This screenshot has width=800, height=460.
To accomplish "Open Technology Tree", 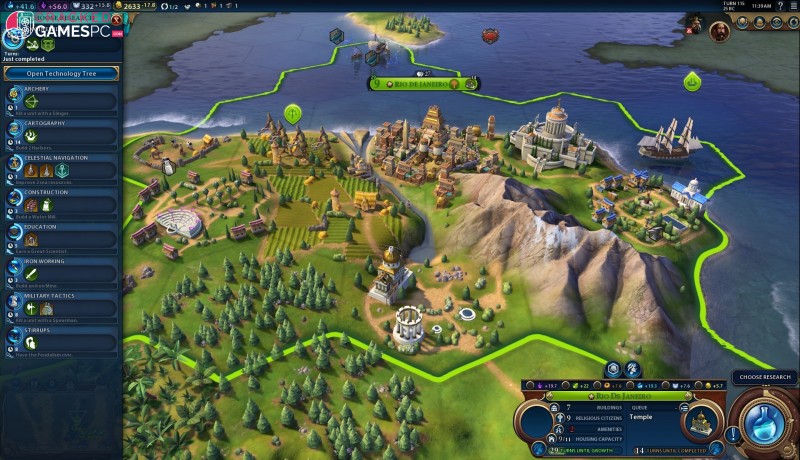I will [61, 73].
